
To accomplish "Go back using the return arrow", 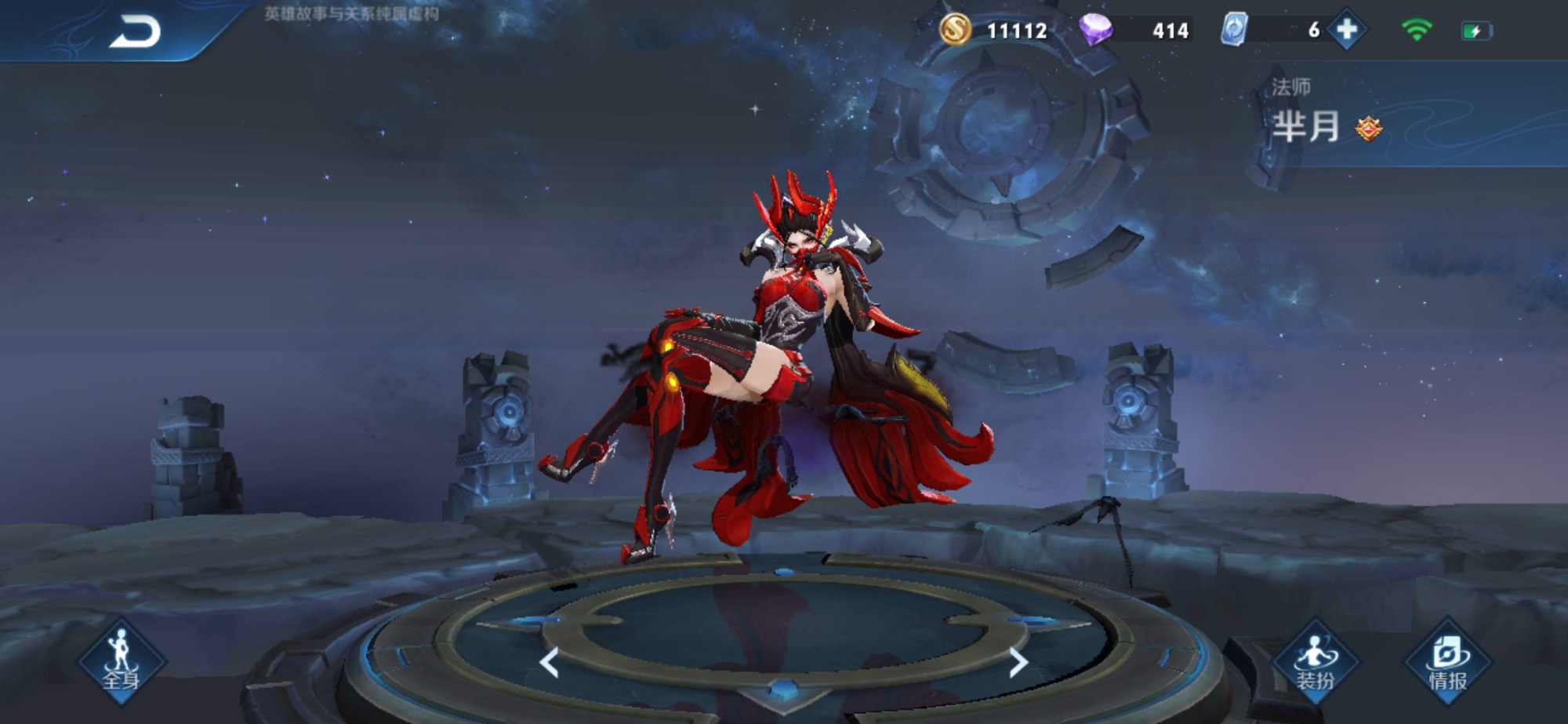I will point(135,32).
